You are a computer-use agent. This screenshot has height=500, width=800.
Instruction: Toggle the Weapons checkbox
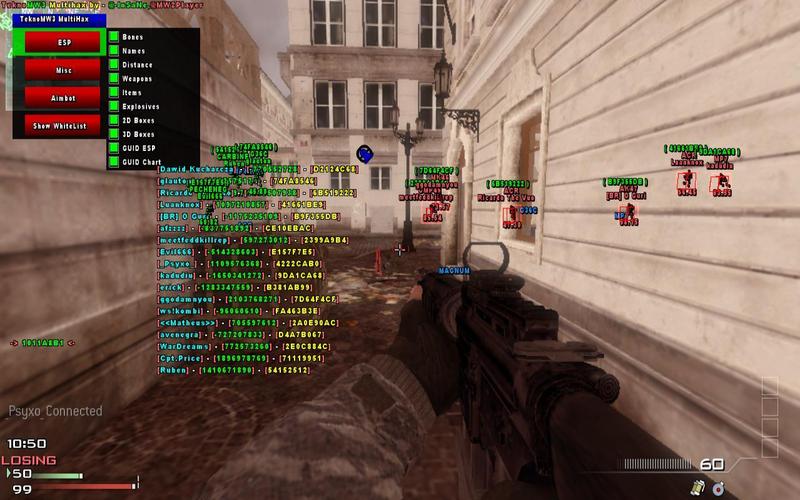114,78
